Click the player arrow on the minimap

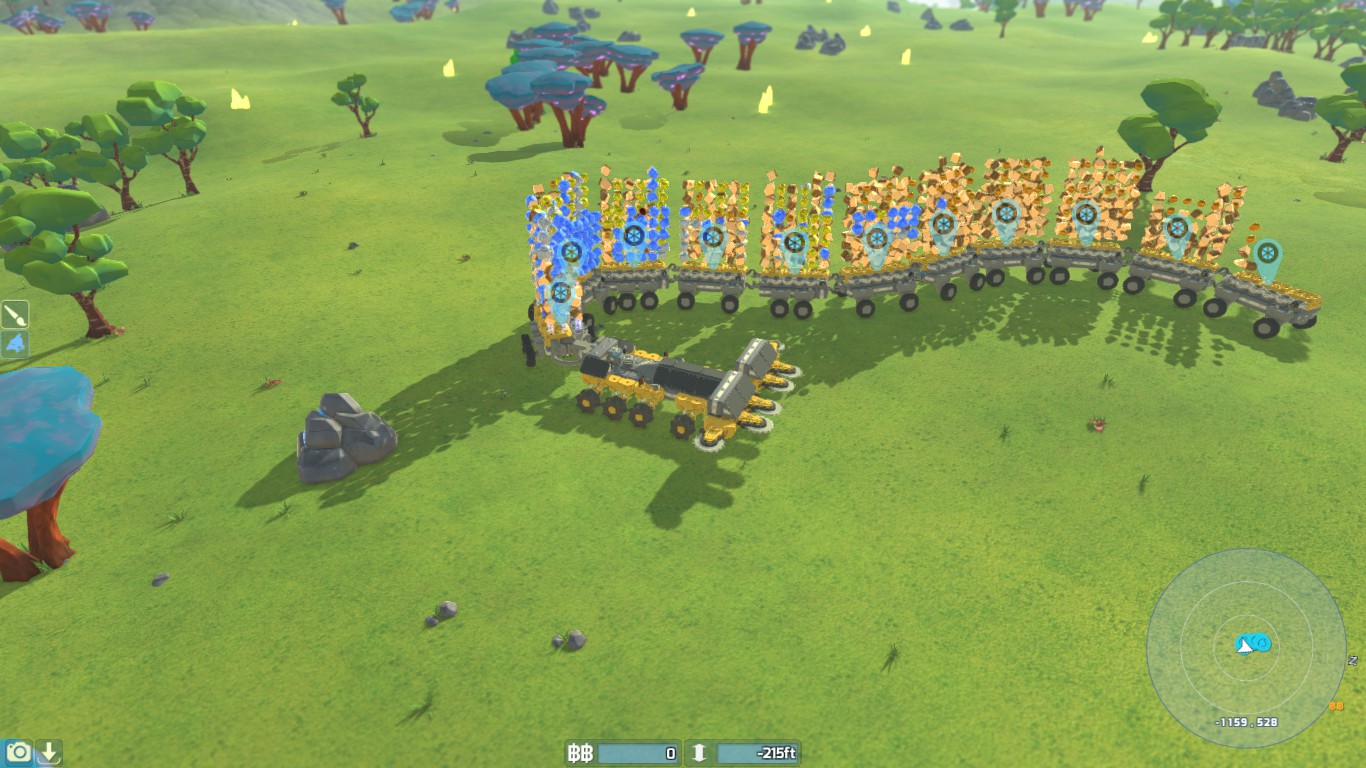tap(1244, 645)
